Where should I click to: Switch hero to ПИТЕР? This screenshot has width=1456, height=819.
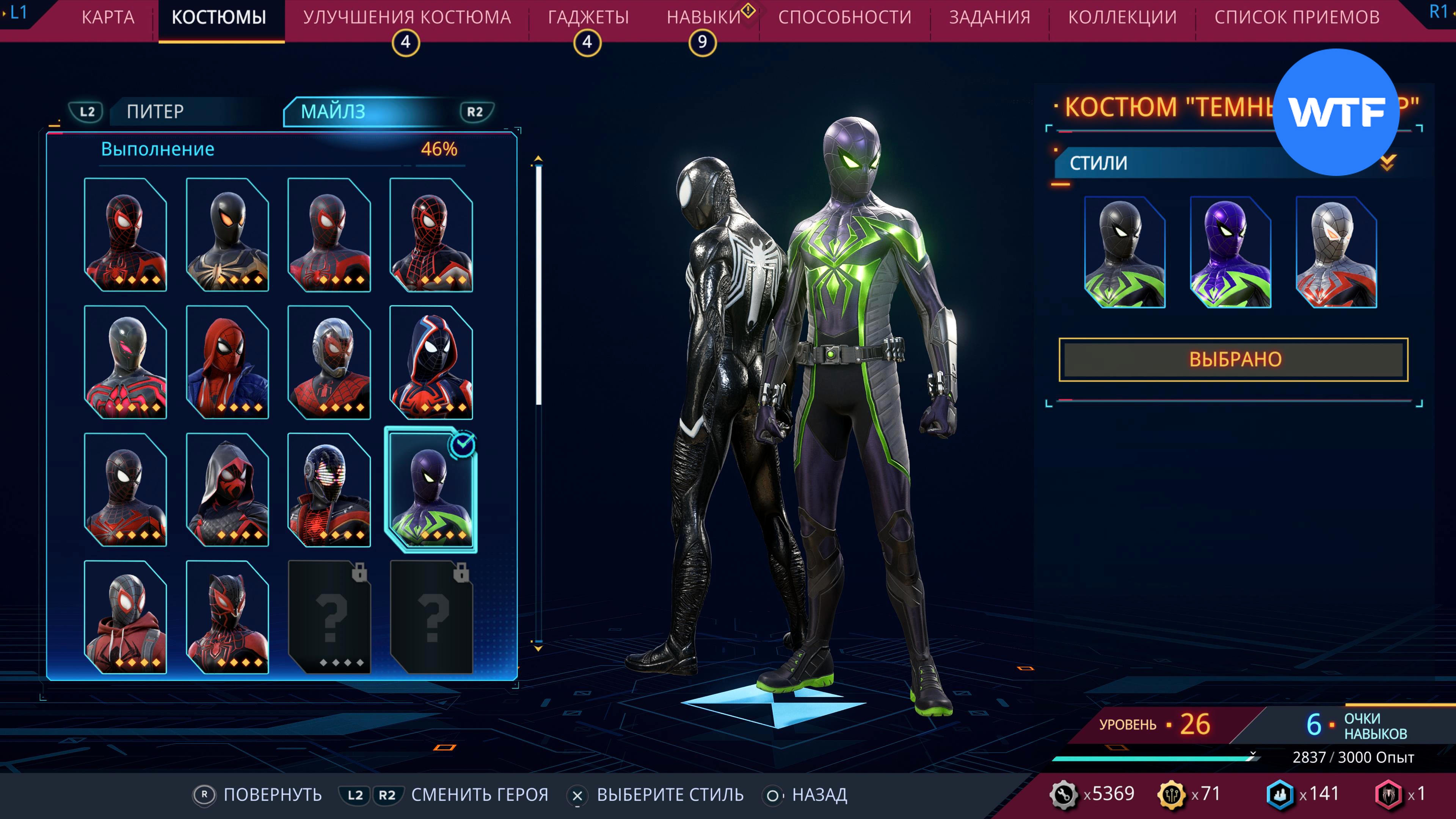pos(155,111)
